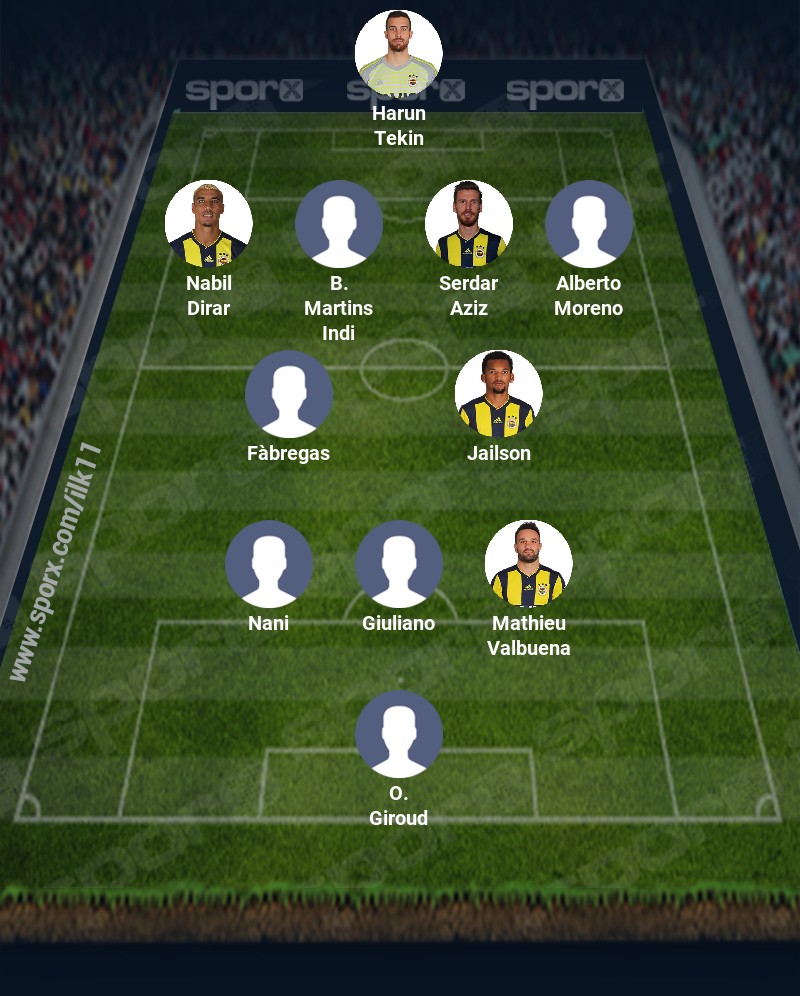Image resolution: width=800 pixels, height=996 pixels.
Task: Select striker O. Giroud's slot
Action: click(x=399, y=734)
